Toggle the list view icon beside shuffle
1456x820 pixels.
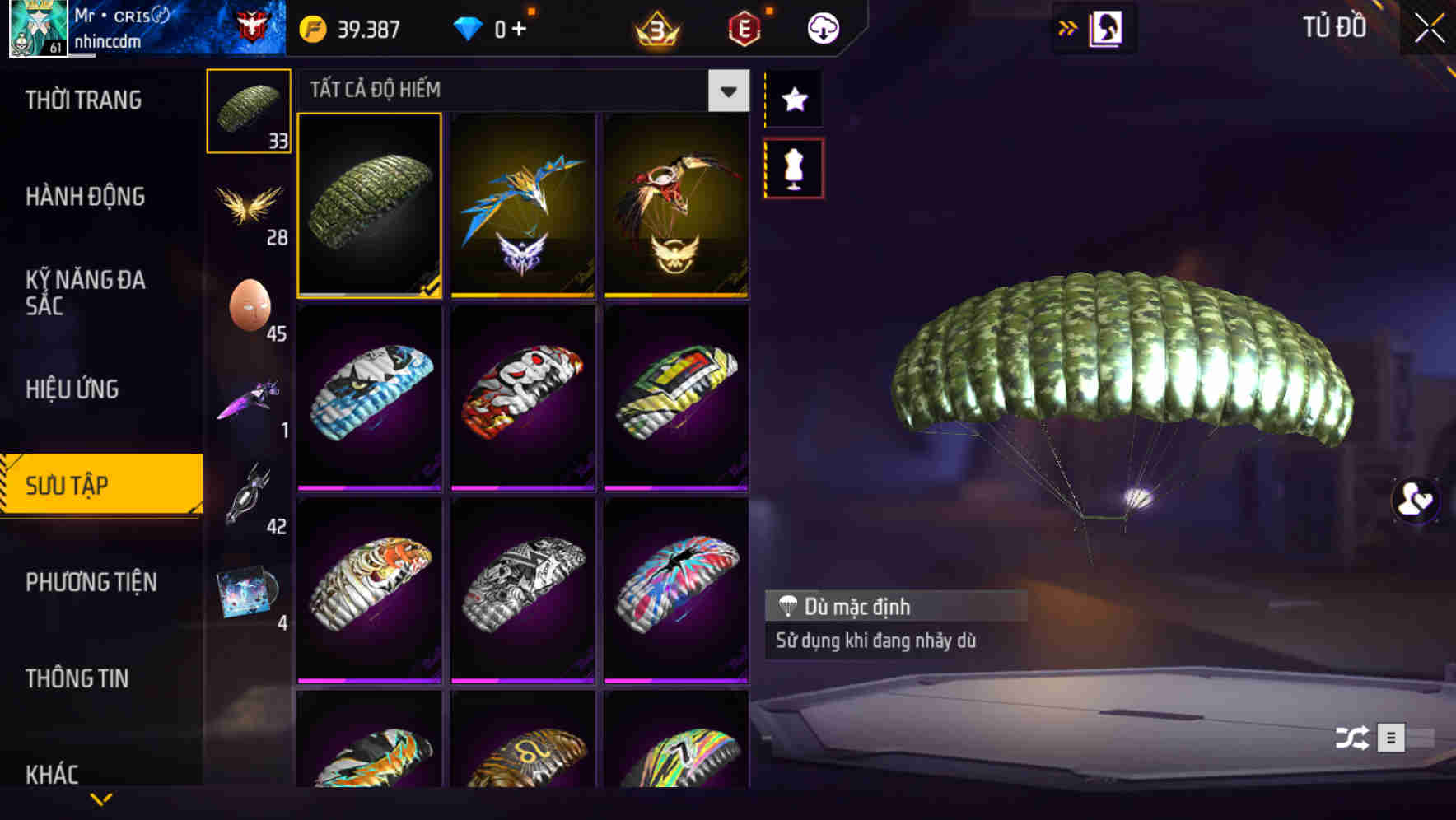(1390, 738)
